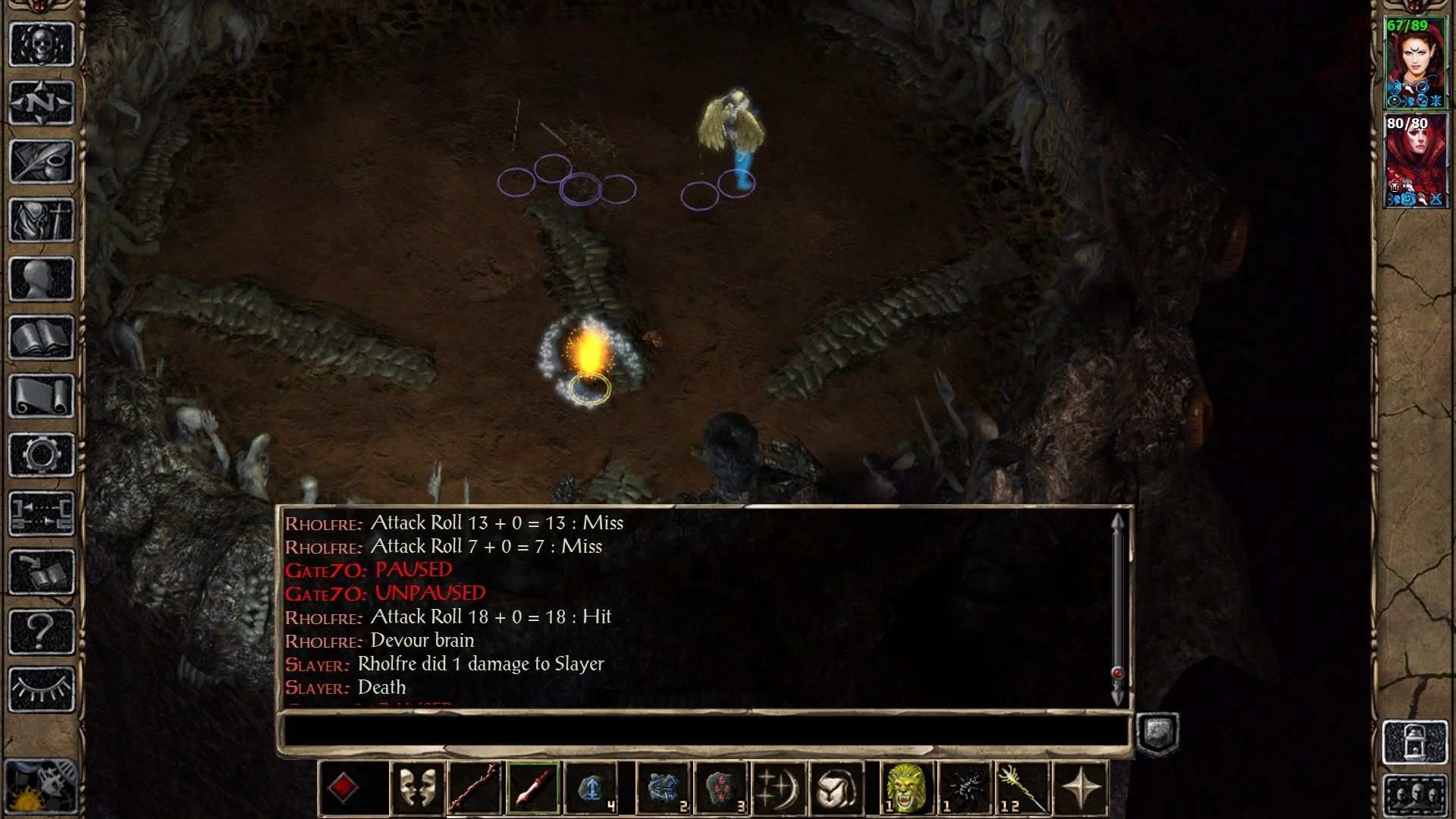Image resolution: width=1456 pixels, height=819 pixels.
Task: Select the dark-haired character portrait
Action: 1415,64
